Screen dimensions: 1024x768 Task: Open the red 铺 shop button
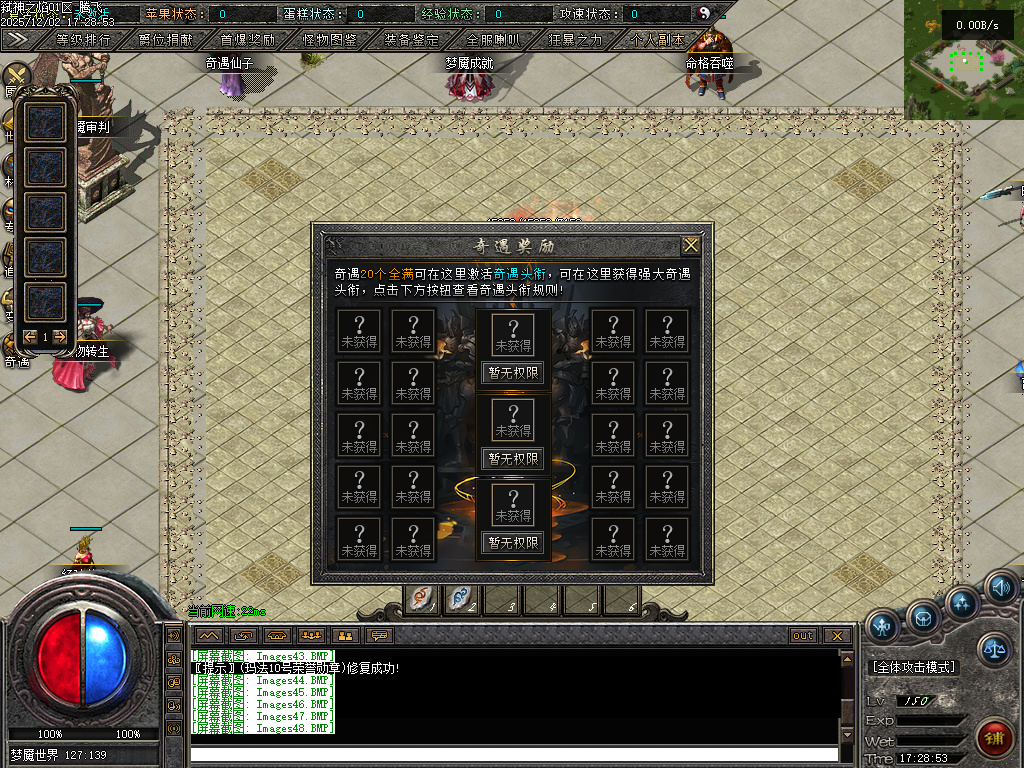tap(993, 738)
